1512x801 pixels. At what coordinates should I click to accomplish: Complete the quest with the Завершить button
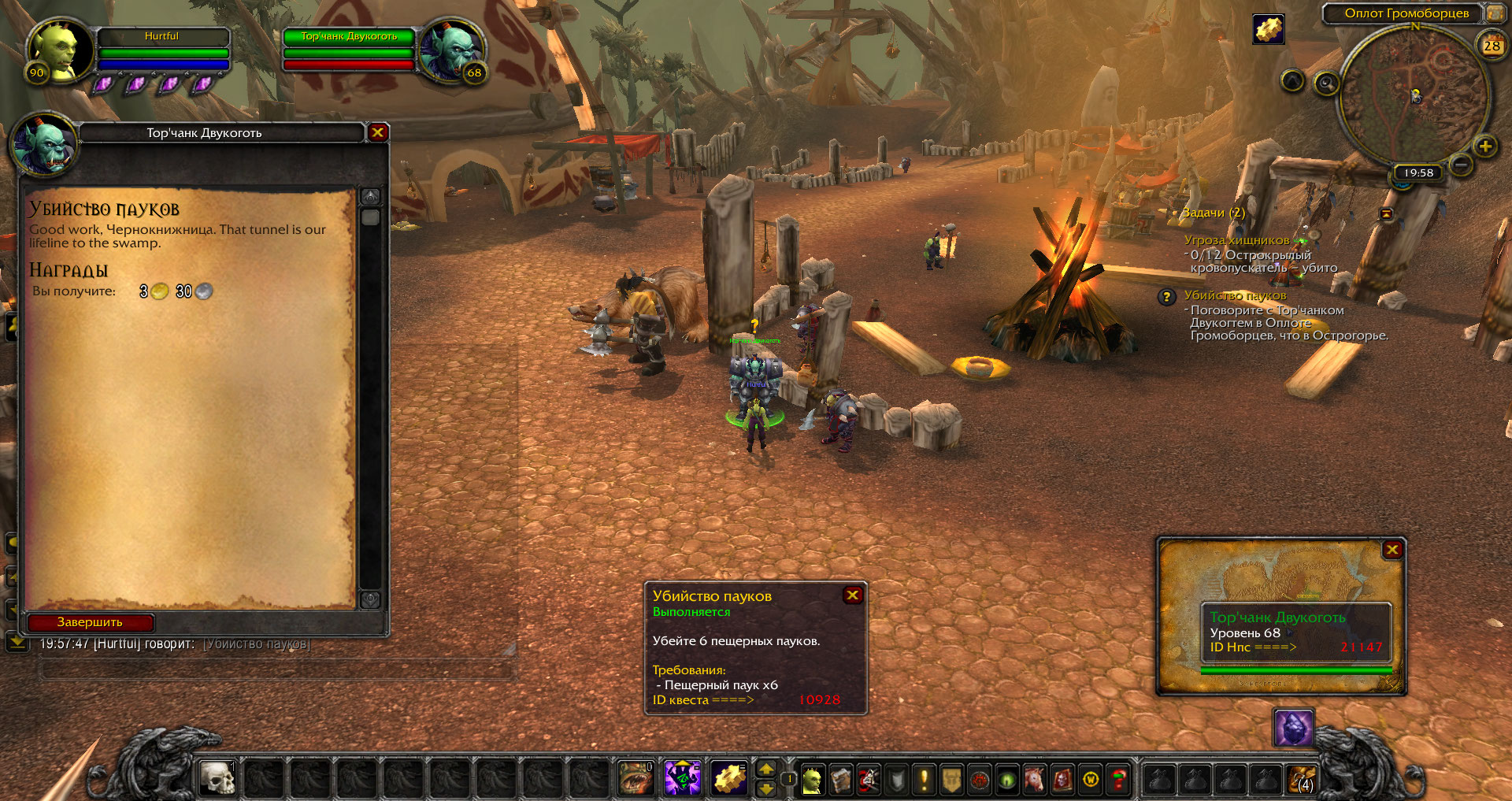point(90,622)
